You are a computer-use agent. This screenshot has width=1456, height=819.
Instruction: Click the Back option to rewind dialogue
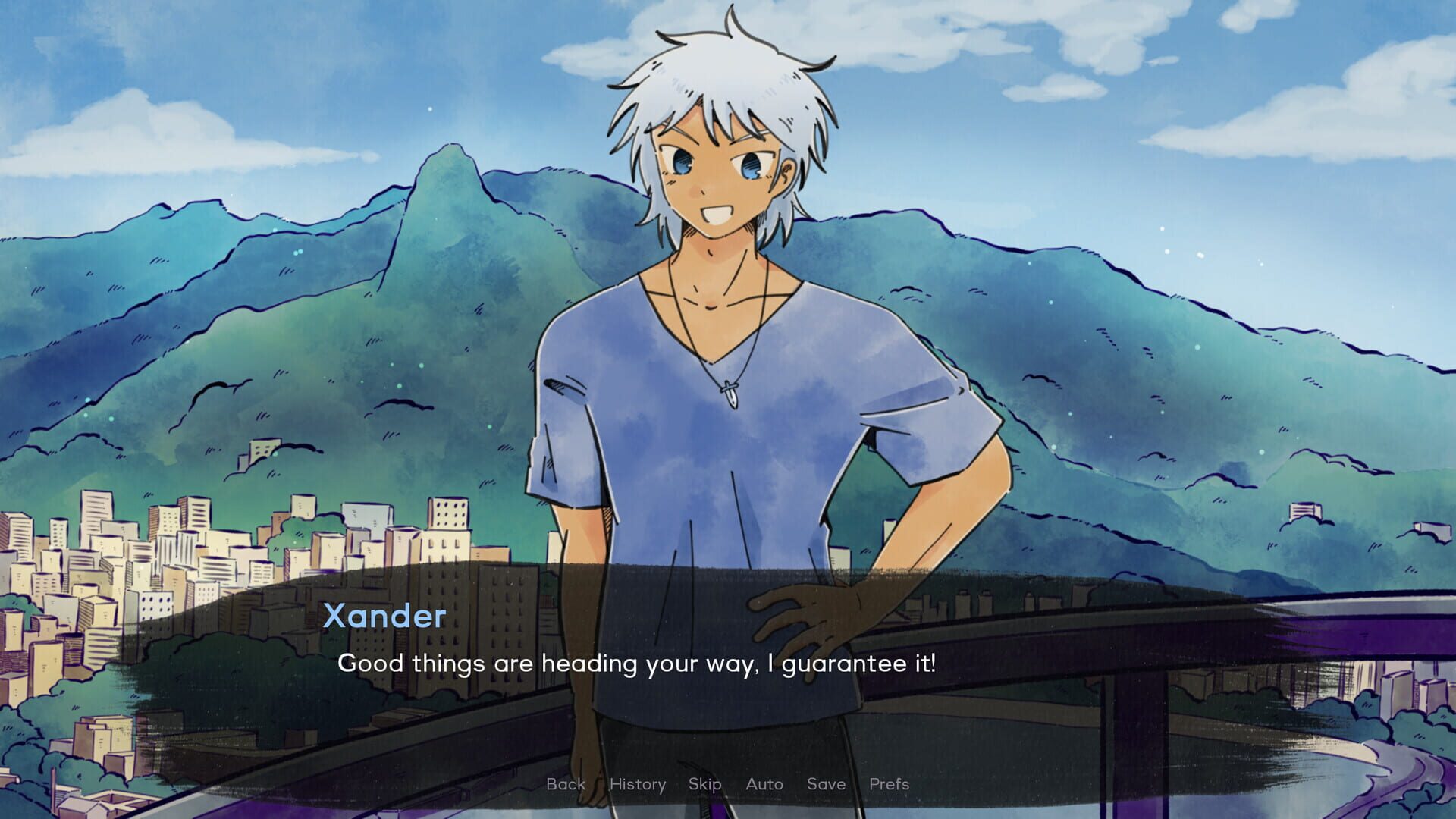pos(566,784)
